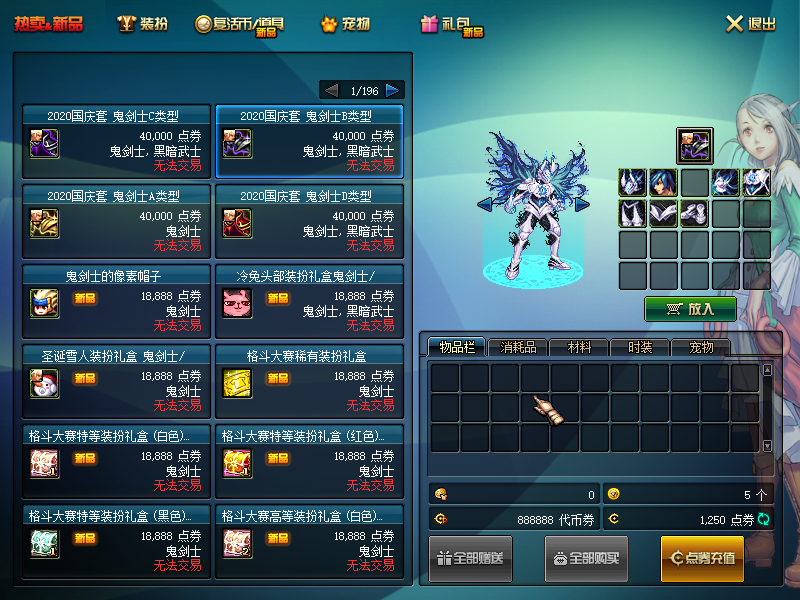Go to the next shop page
This screenshot has height=600, width=800.
(394, 90)
